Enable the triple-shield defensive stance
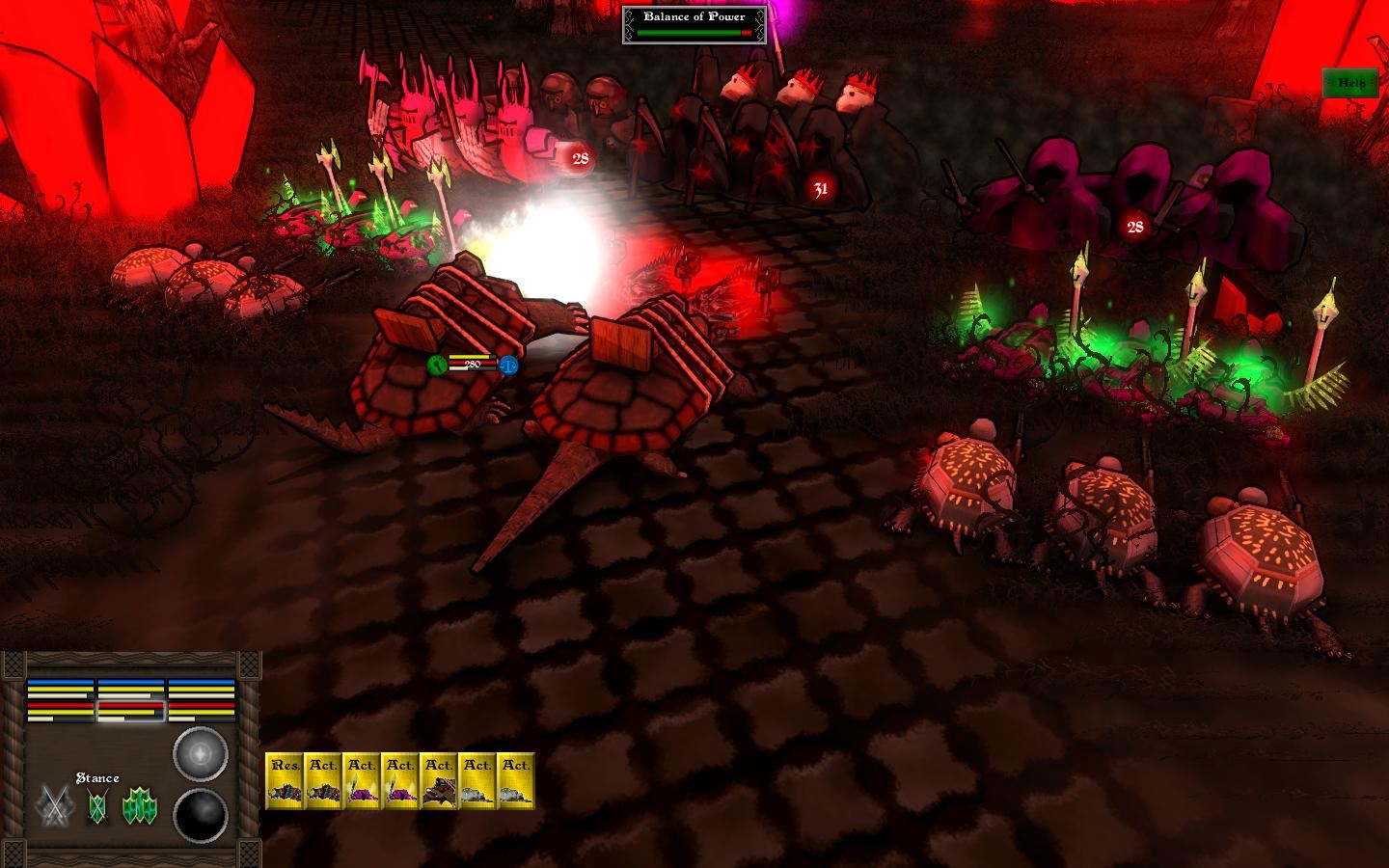The image size is (1389, 868). (139, 804)
